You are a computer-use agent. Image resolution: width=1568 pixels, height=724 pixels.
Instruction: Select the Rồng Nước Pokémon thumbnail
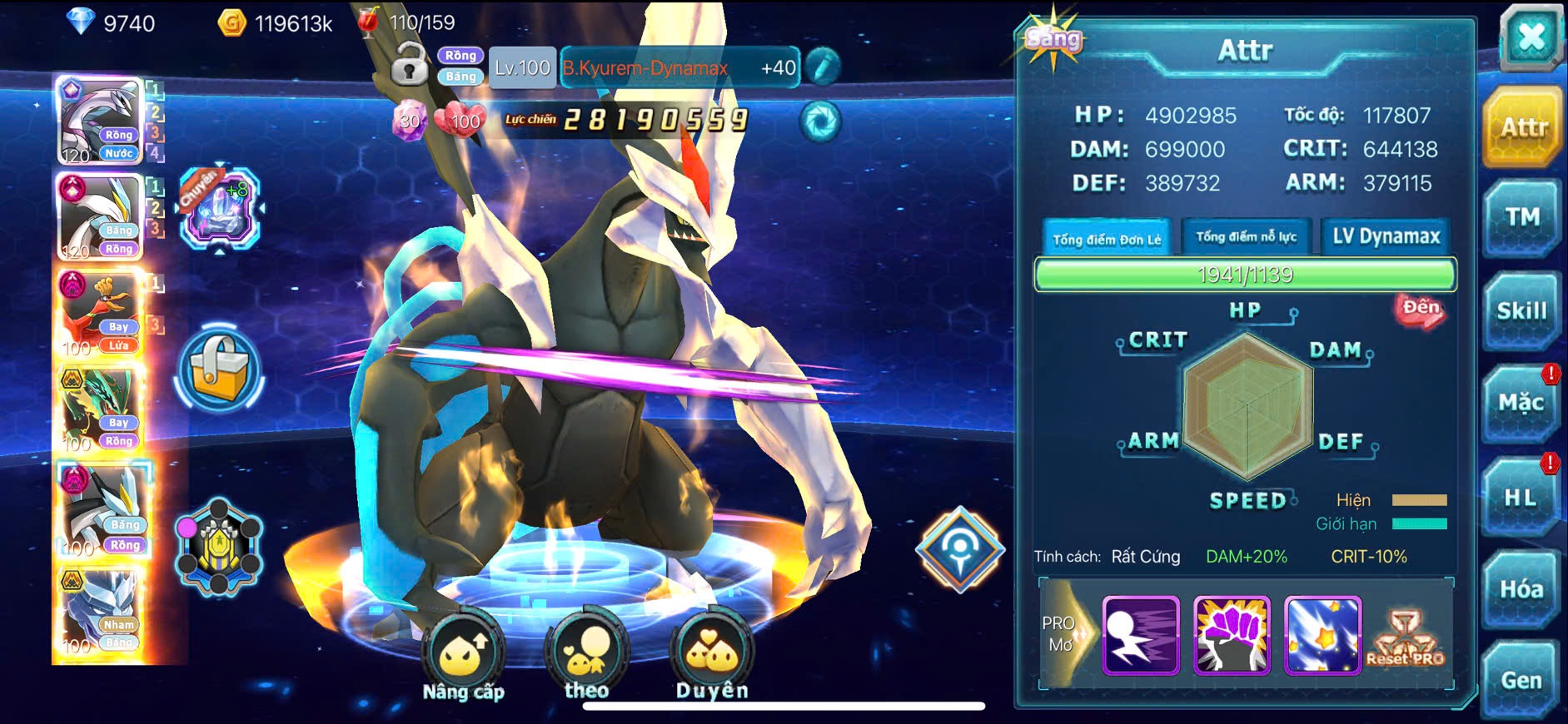(x=101, y=121)
